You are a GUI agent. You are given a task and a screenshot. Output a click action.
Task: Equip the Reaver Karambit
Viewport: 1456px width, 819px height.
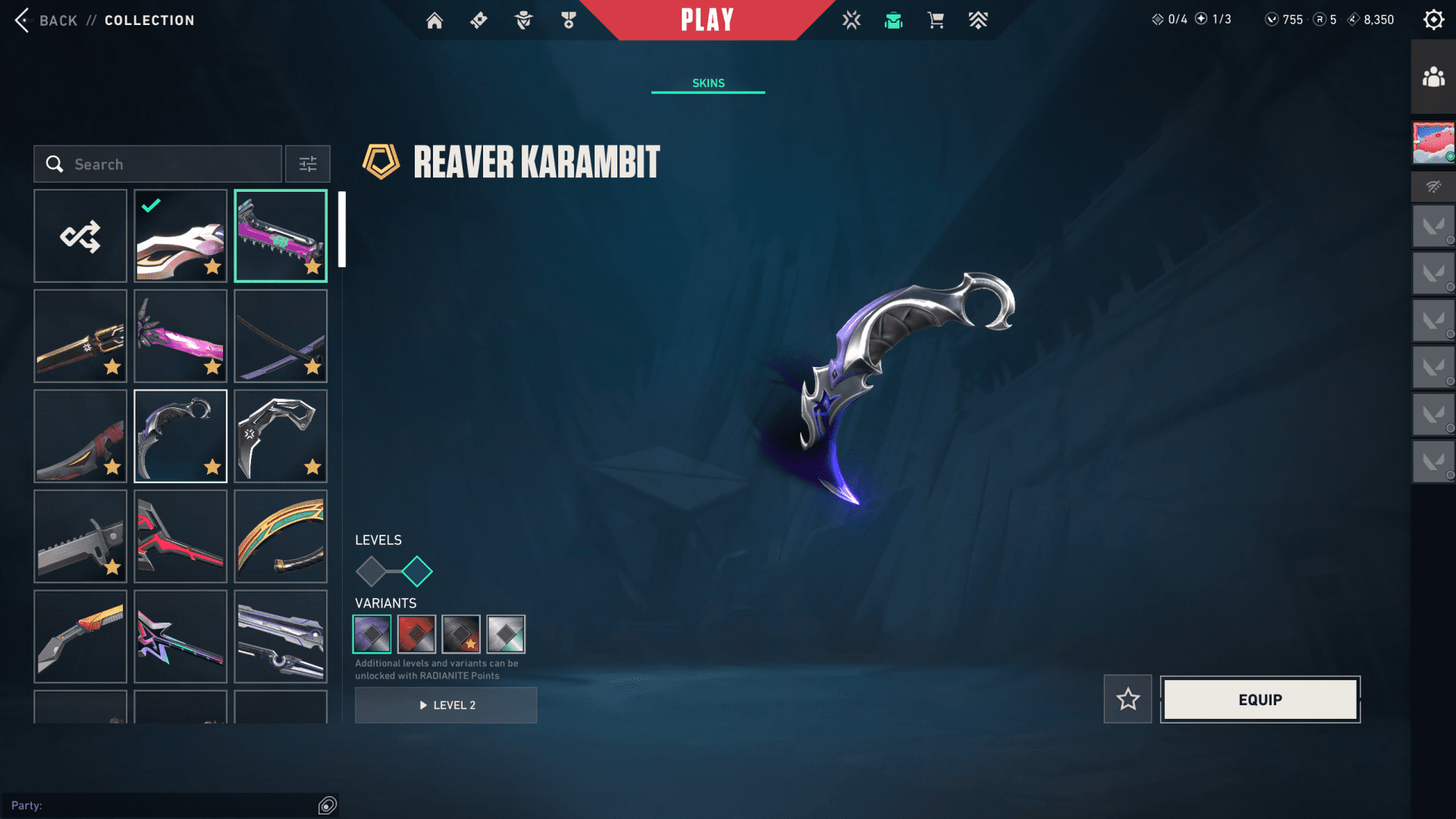point(1260,699)
